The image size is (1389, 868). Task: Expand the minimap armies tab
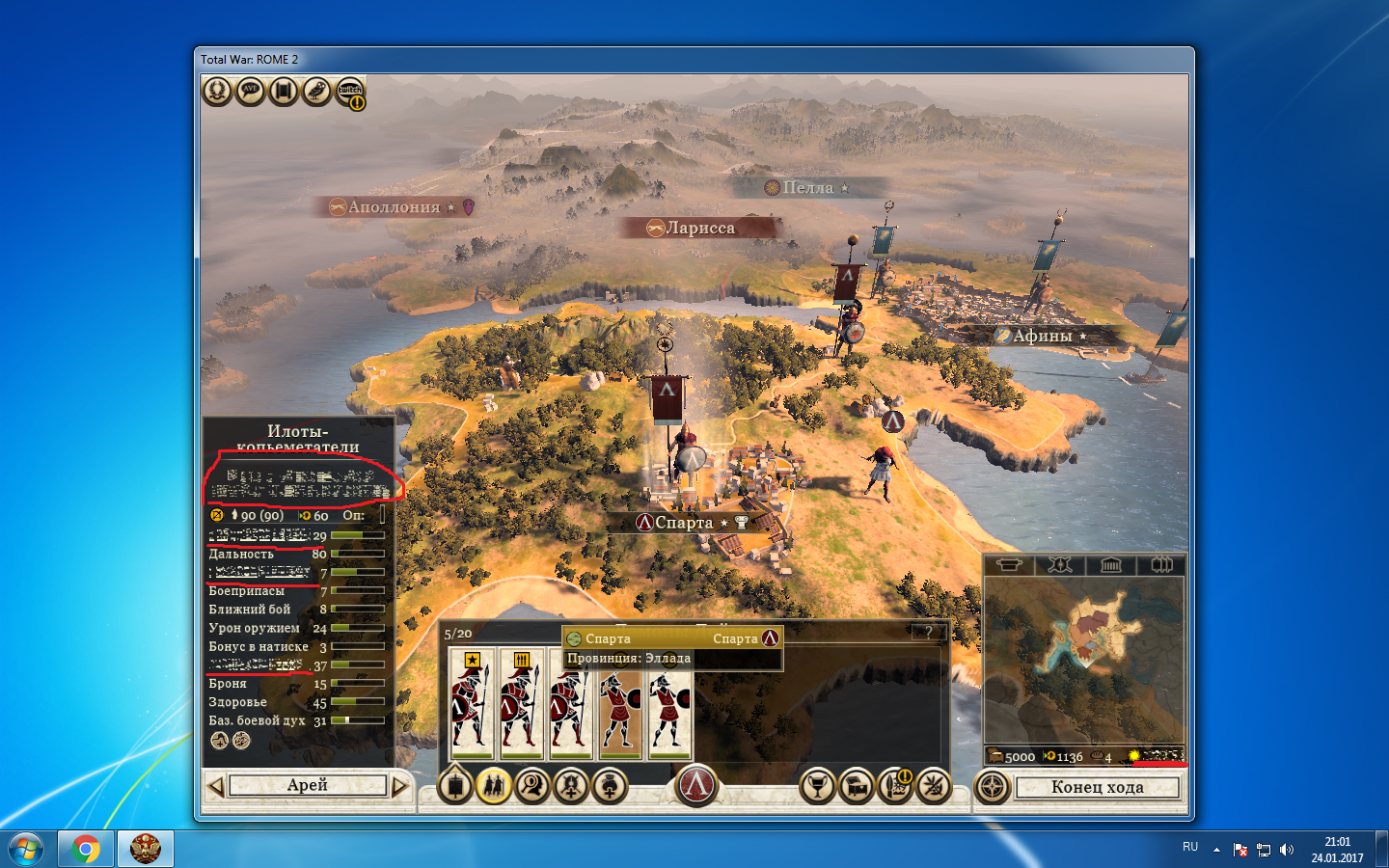tap(1163, 566)
